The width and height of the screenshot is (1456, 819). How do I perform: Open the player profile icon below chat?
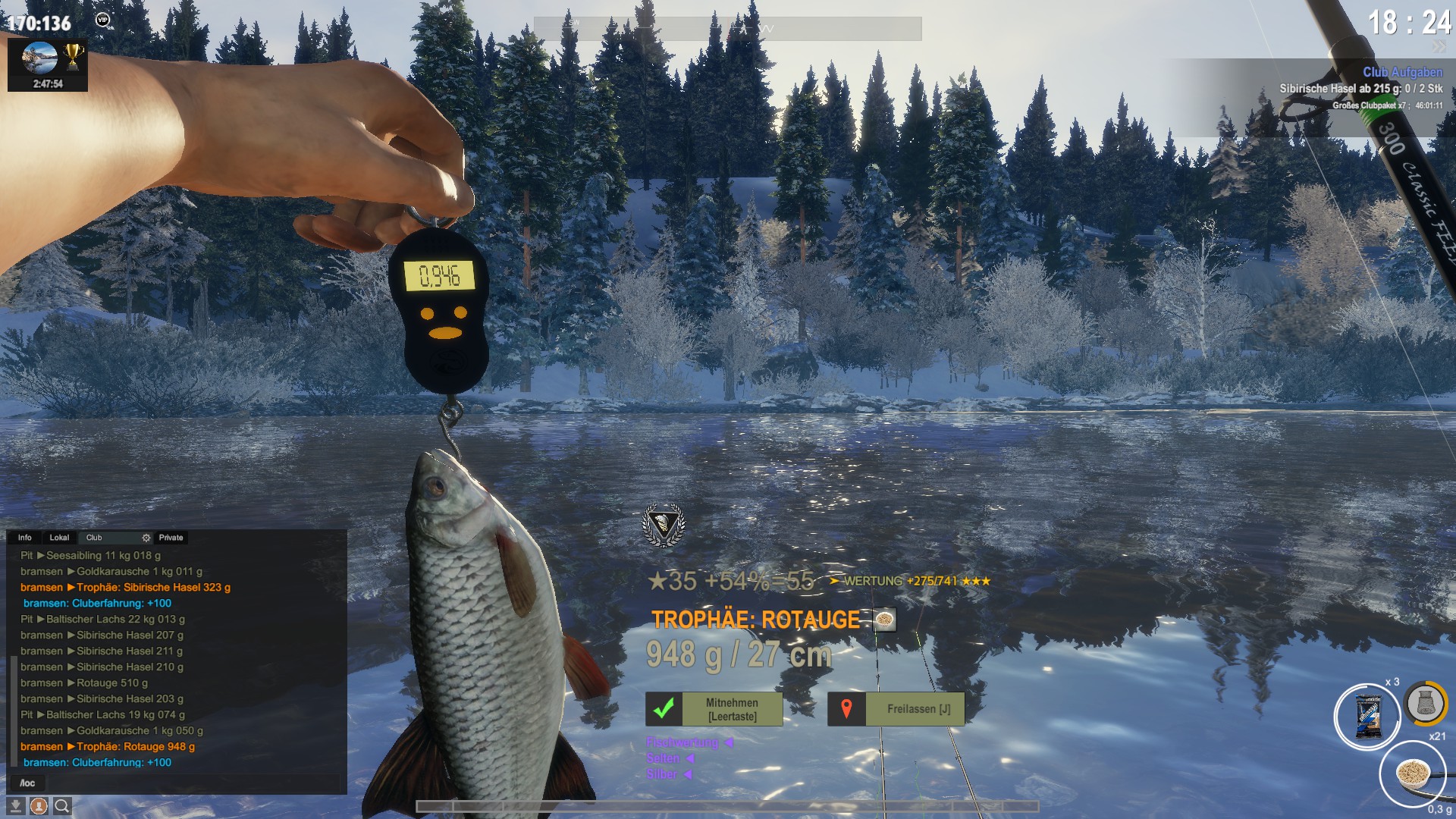point(39,806)
